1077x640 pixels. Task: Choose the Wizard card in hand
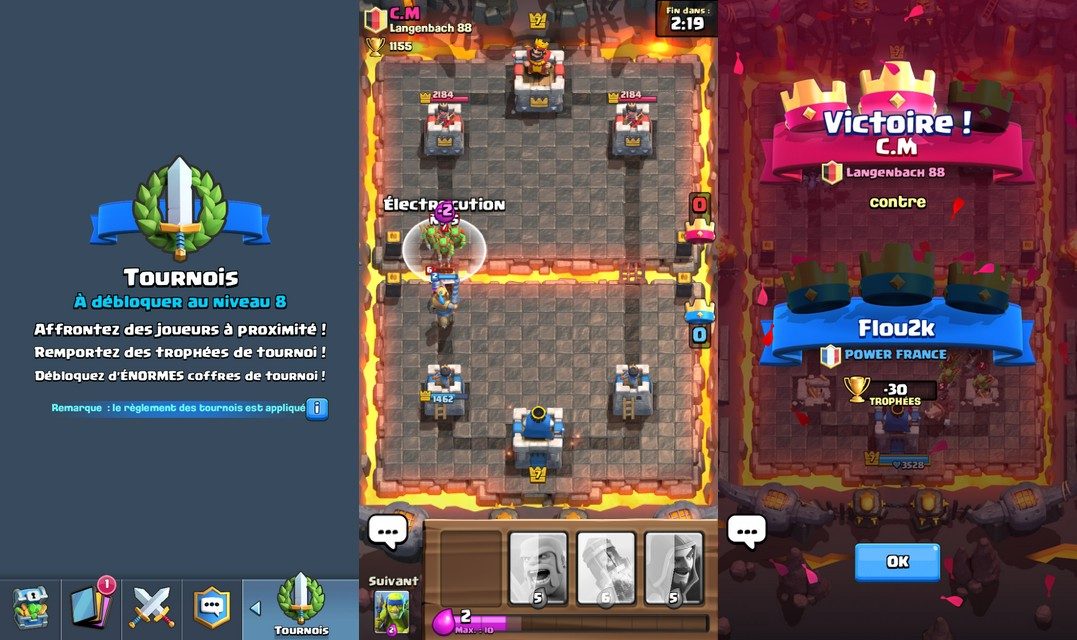(x=673, y=568)
